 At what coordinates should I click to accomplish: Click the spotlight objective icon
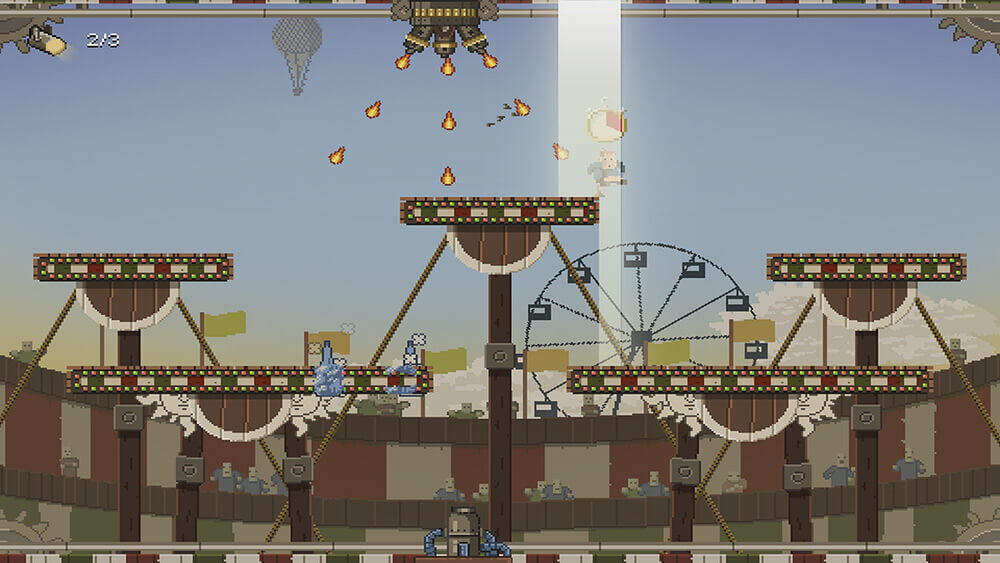[47, 41]
